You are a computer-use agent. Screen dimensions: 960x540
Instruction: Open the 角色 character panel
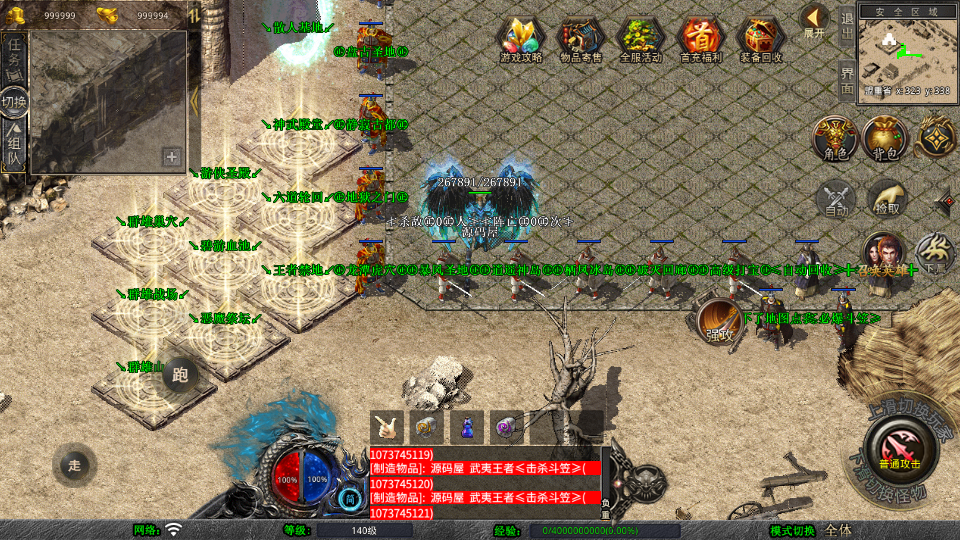[x=835, y=139]
